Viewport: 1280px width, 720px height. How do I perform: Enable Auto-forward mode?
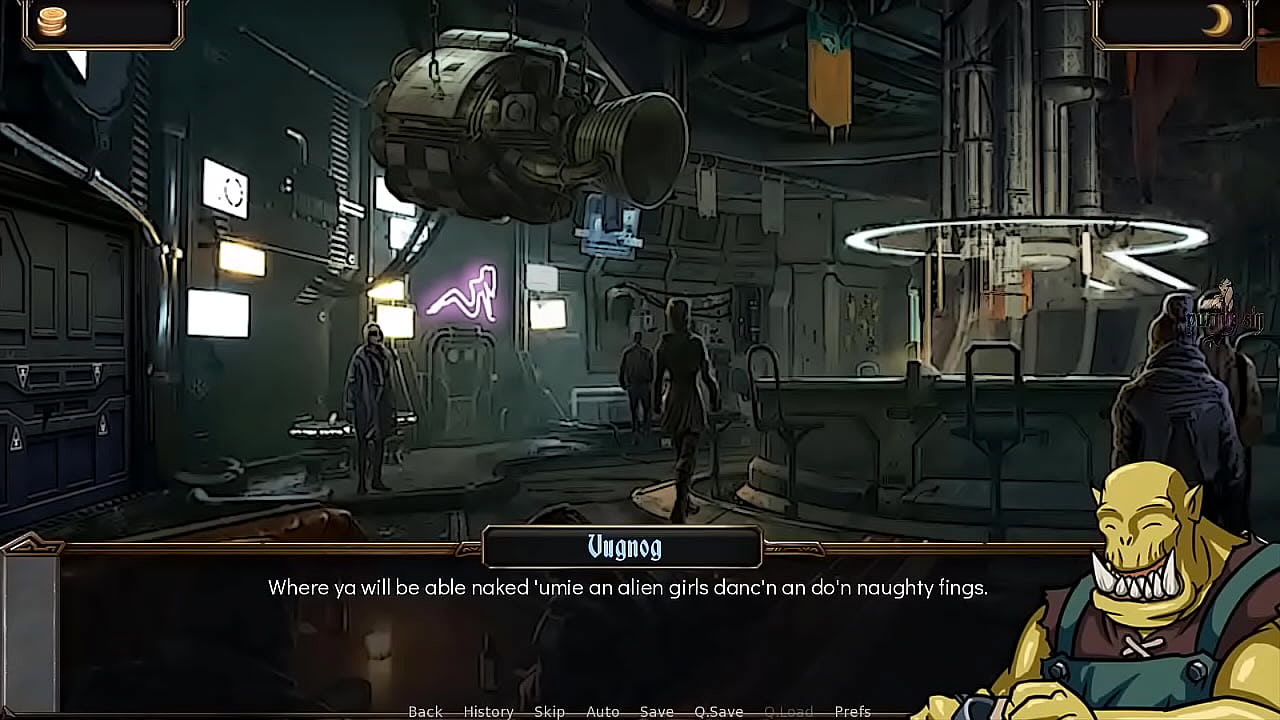tap(604, 711)
